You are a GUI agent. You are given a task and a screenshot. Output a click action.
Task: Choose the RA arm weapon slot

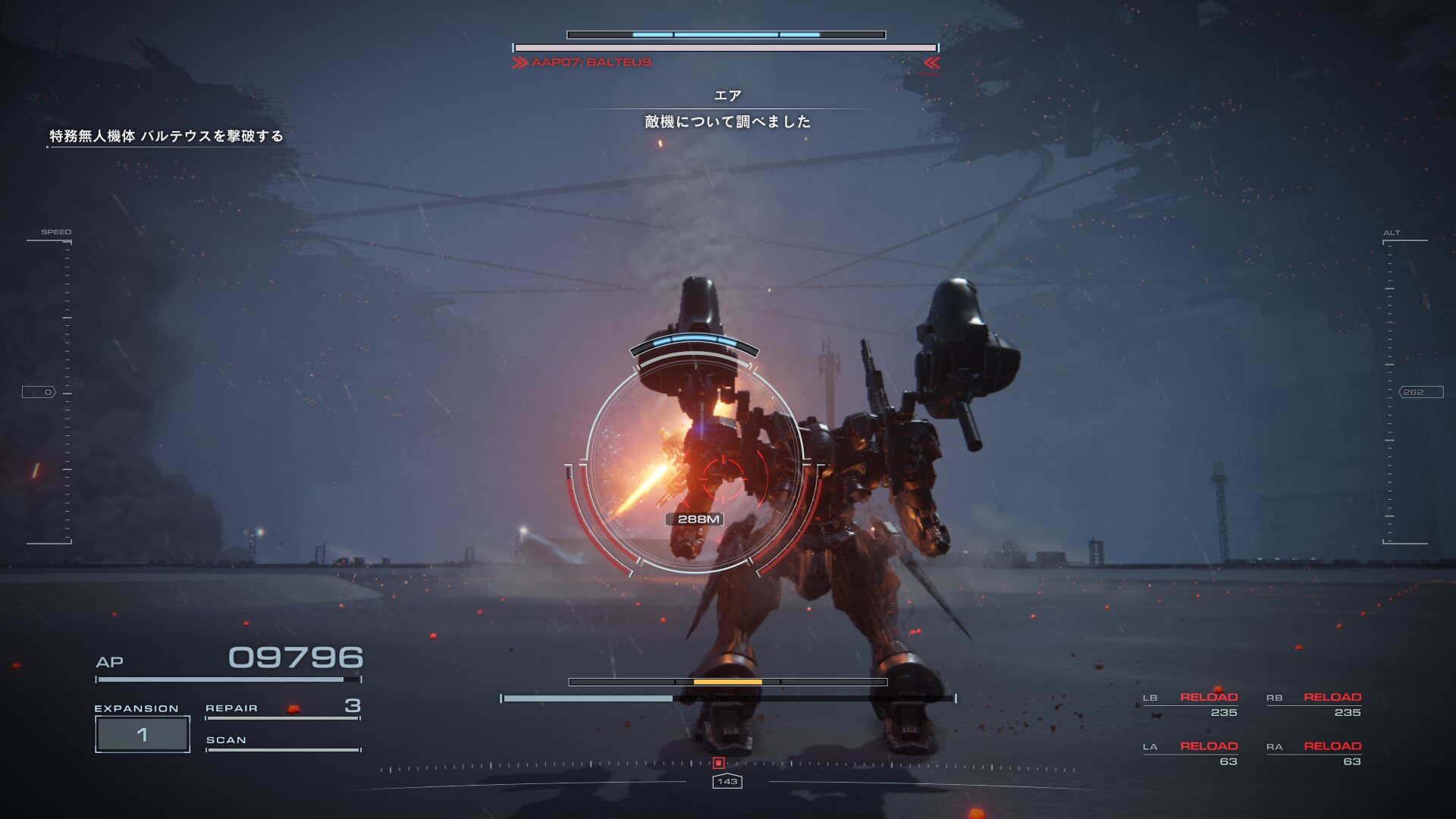click(1314, 754)
